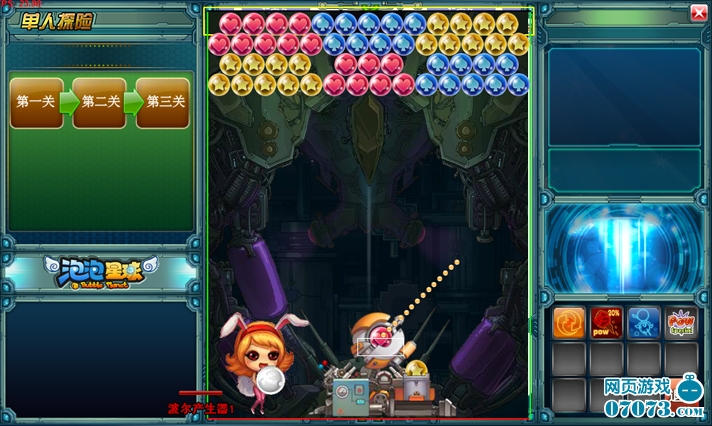Select the 第三关 stage tile
The height and width of the screenshot is (426, 712).
click(164, 102)
